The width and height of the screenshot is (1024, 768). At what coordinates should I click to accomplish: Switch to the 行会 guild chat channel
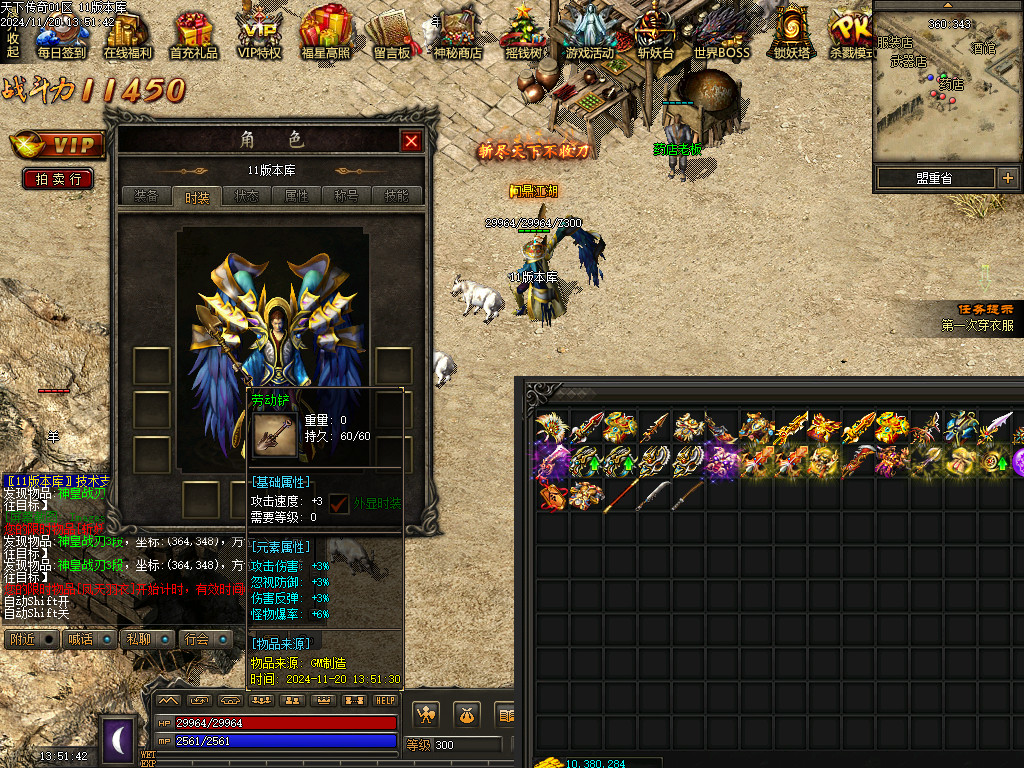(x=196, y=639)
